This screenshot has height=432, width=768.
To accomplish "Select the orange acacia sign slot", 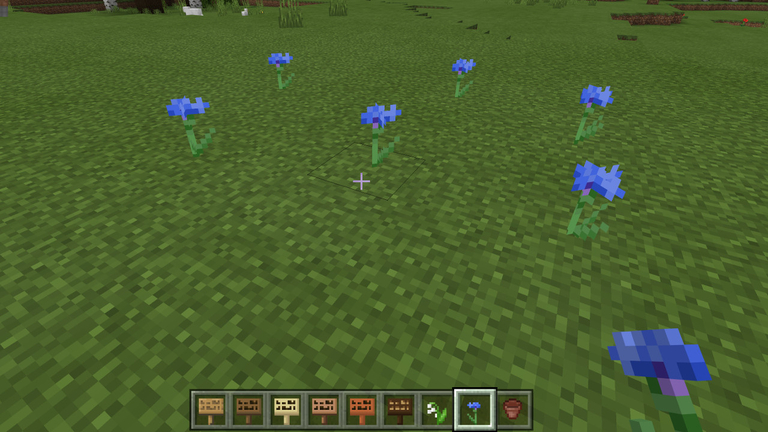I will point(361,409).
